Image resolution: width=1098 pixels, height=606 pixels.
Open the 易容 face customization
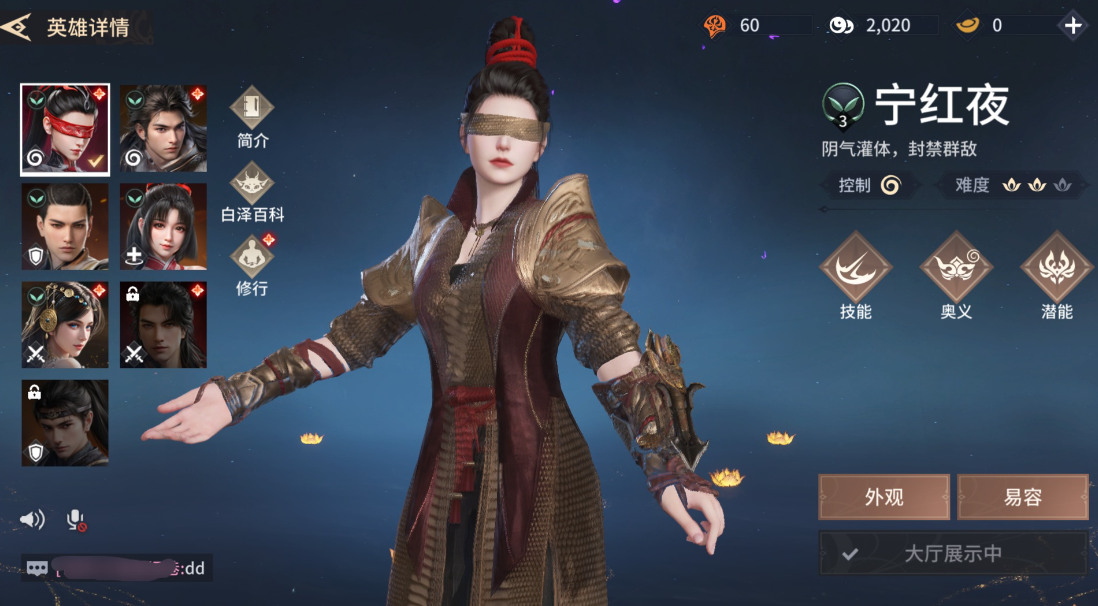[x=1022, y=497]
